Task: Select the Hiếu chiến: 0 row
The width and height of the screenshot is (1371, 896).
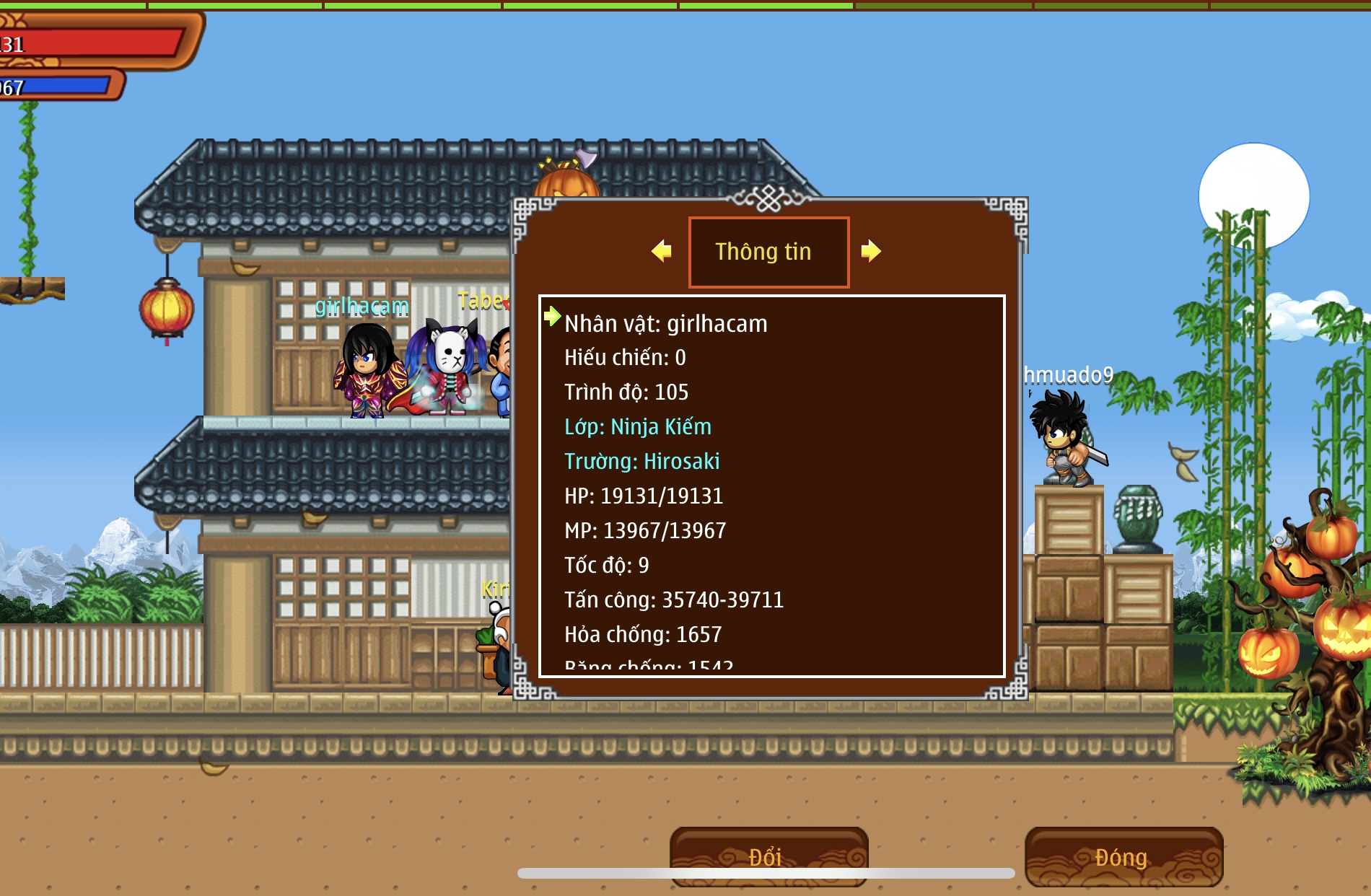Action: 625,358
